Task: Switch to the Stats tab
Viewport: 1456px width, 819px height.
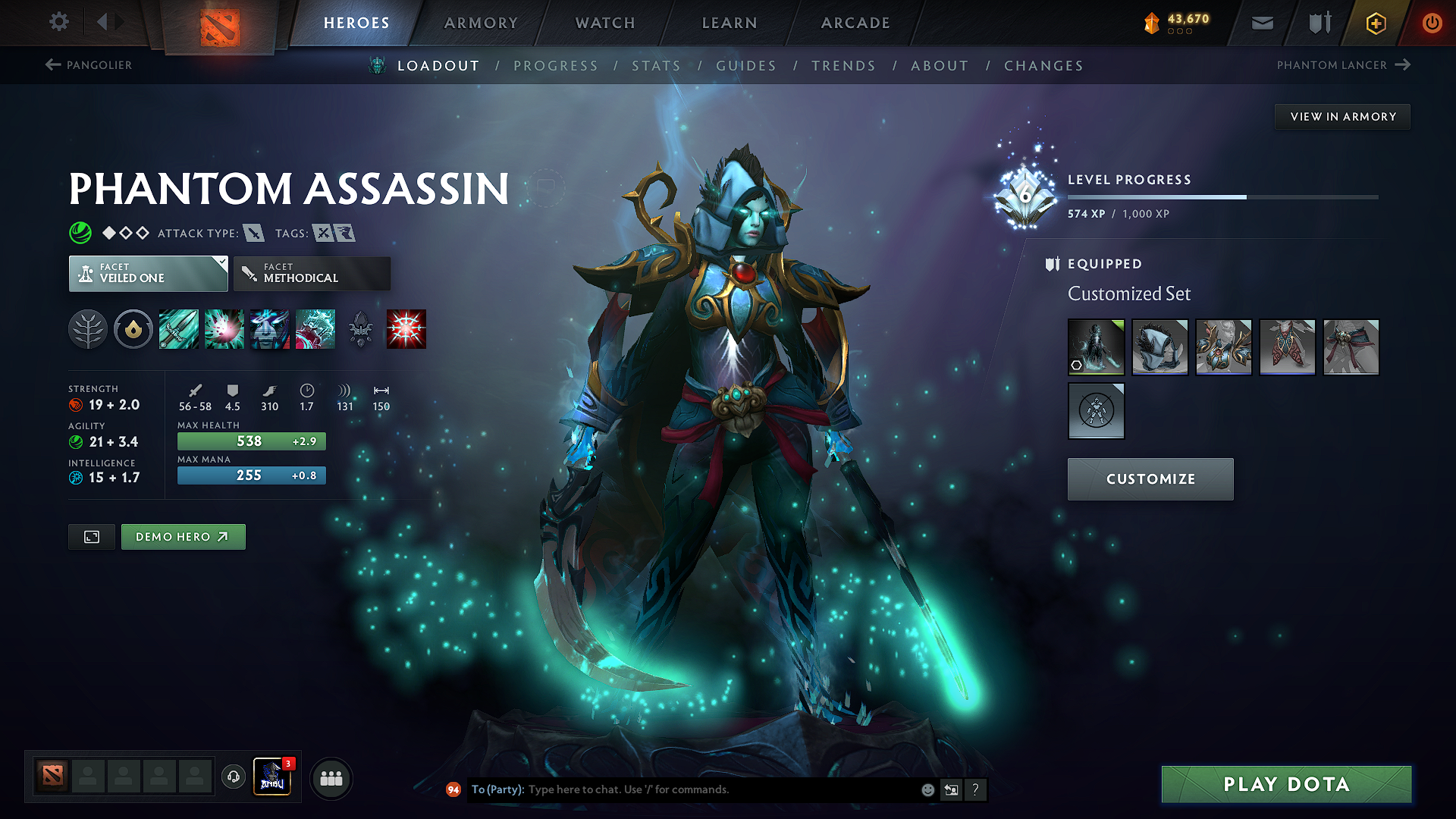Action: pyautogui.click(x=657, y=65)
